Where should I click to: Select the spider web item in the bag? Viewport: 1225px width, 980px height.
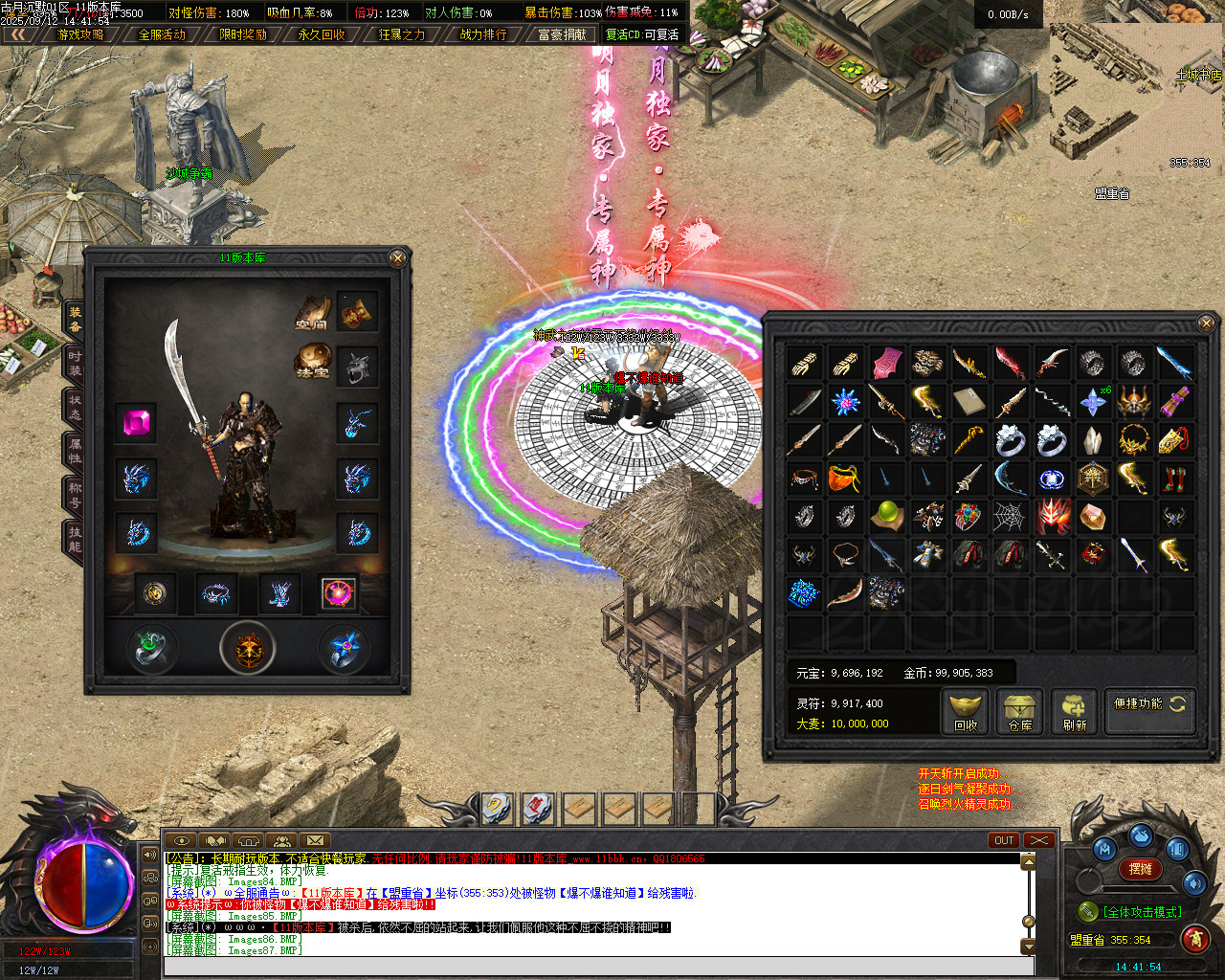[x=1010, y=516]
